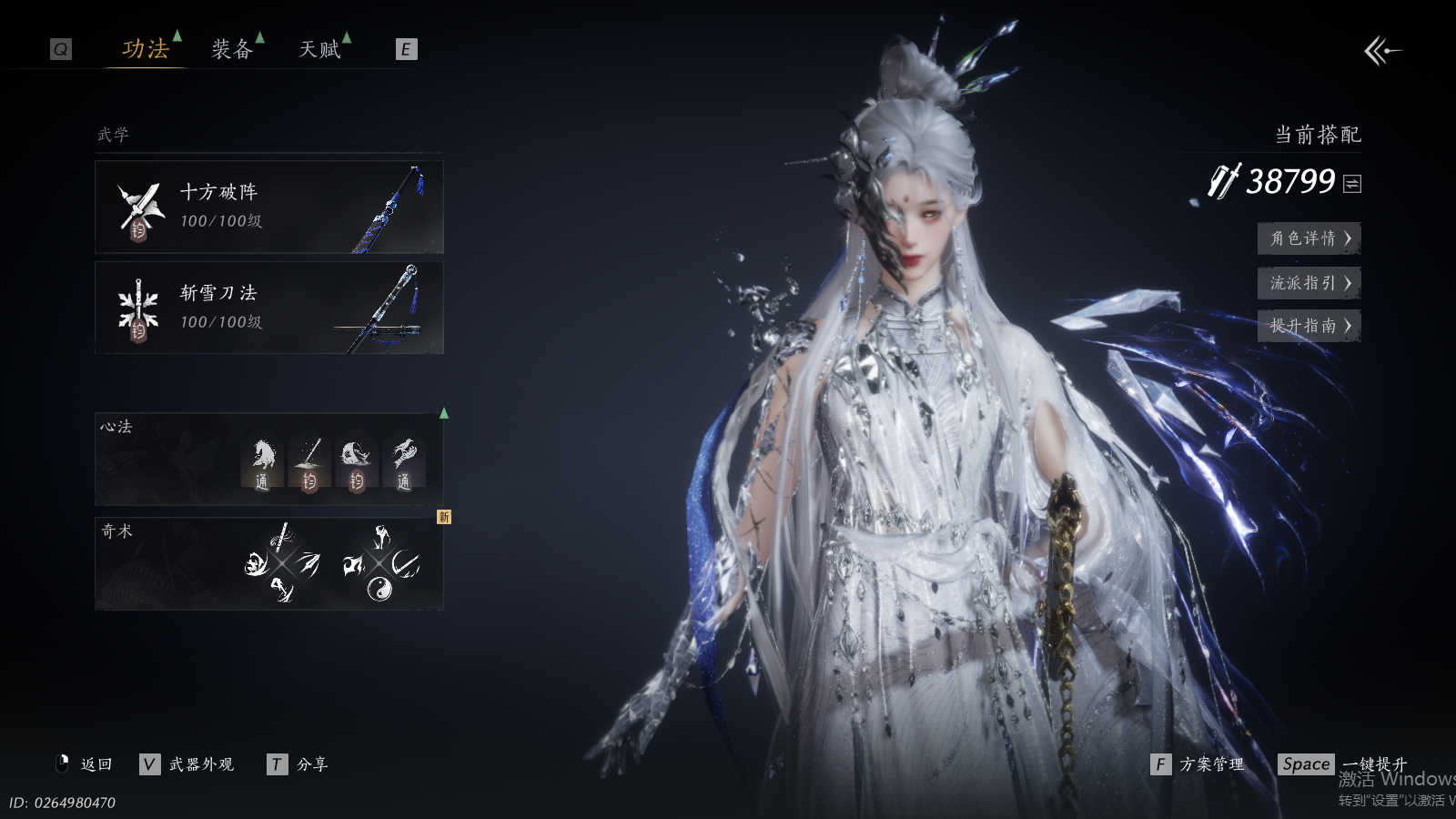Image resolution: width=1456 pixels, height=819 pixels.
Task: Open the 装备 tab
Action: pyautogui.click(x=232, y=49)
